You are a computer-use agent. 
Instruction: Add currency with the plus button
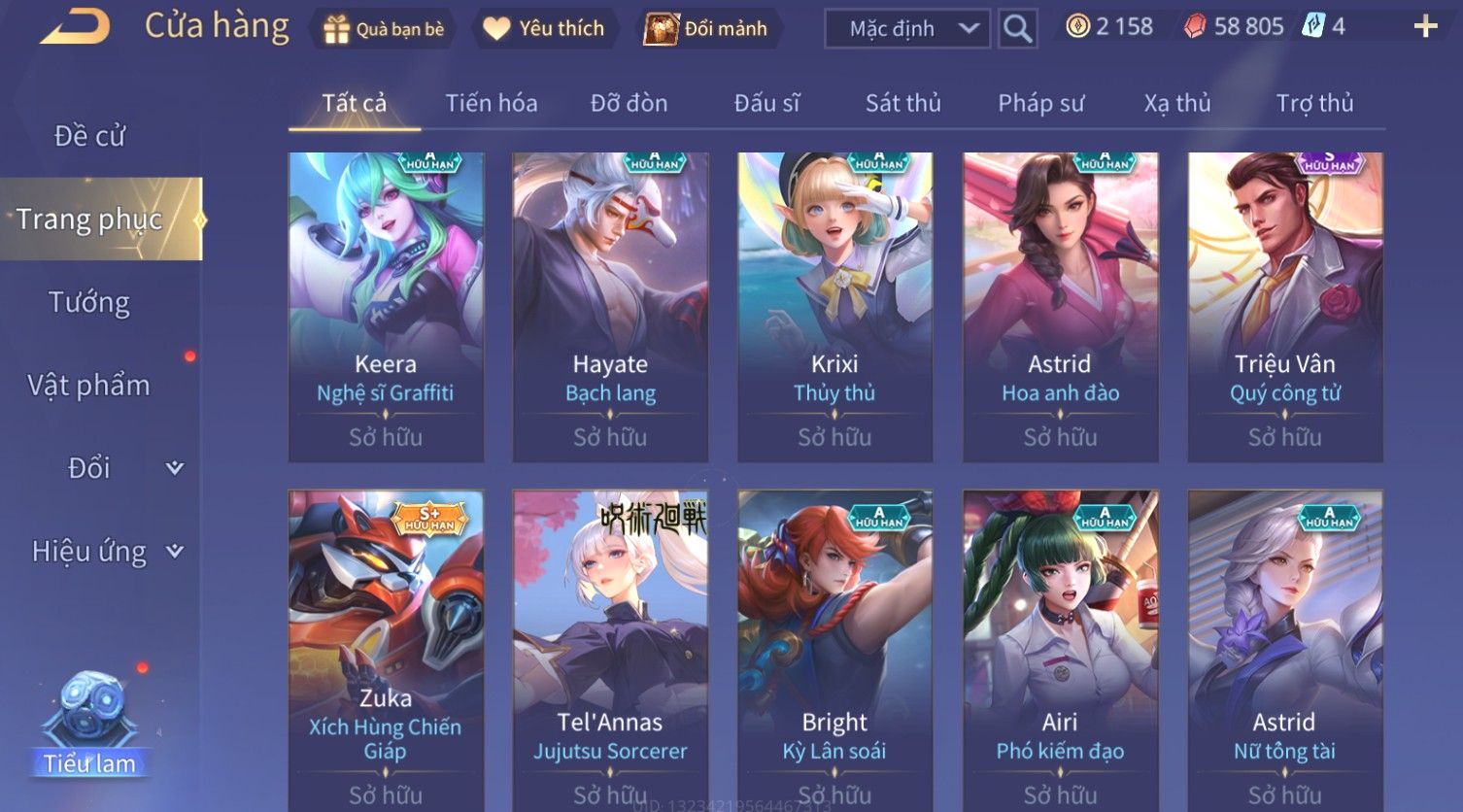point(1425,26)
